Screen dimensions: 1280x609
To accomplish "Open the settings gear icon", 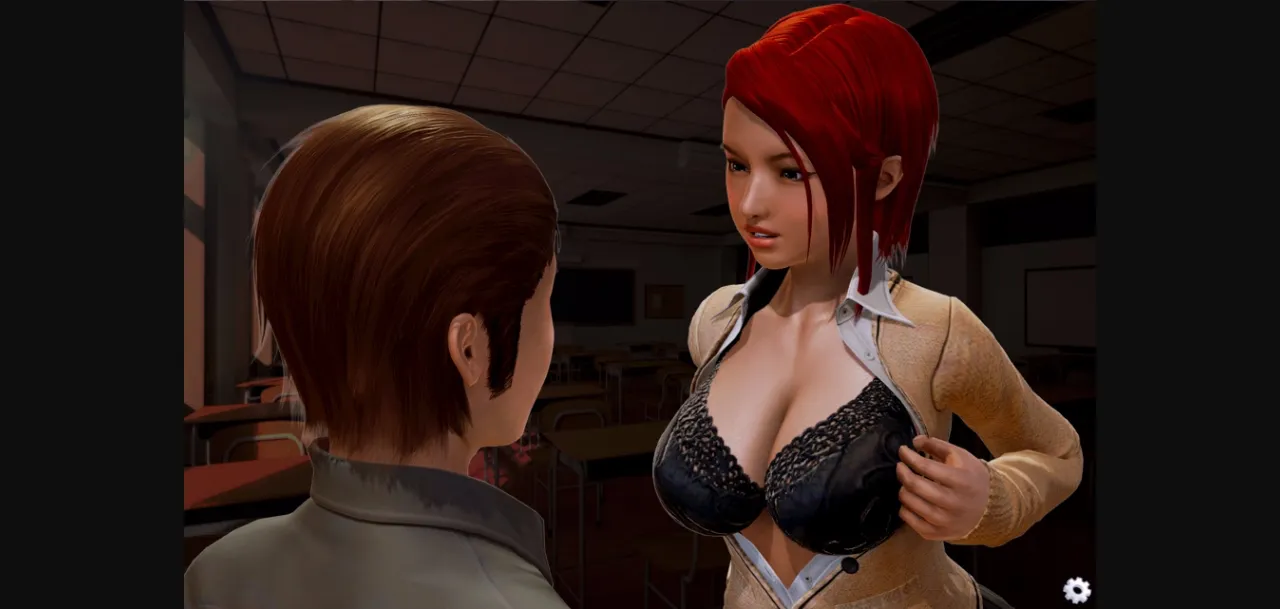I will pyautogui.click(x=1076, y=590).
